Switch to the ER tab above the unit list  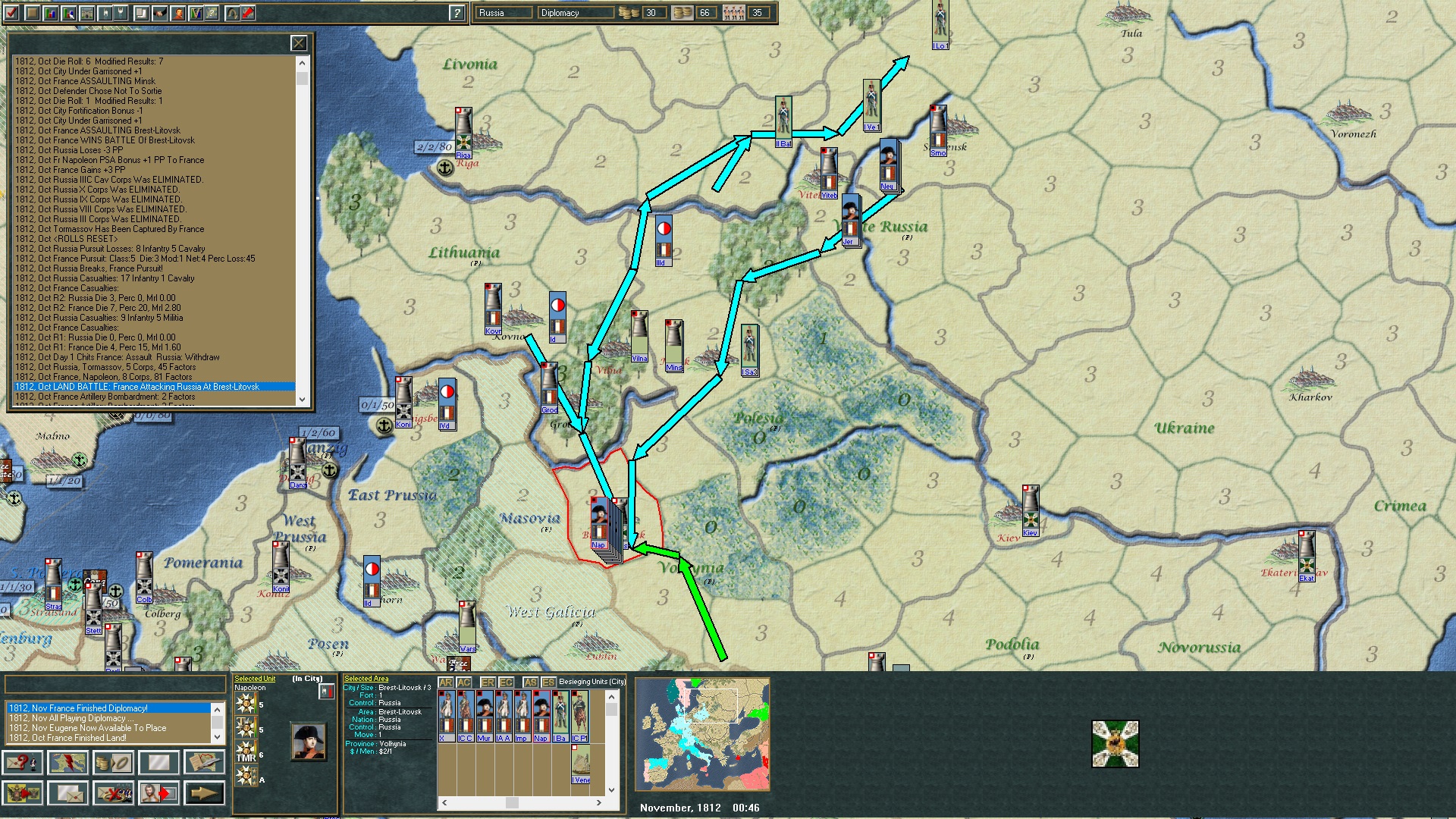point(488,683)
